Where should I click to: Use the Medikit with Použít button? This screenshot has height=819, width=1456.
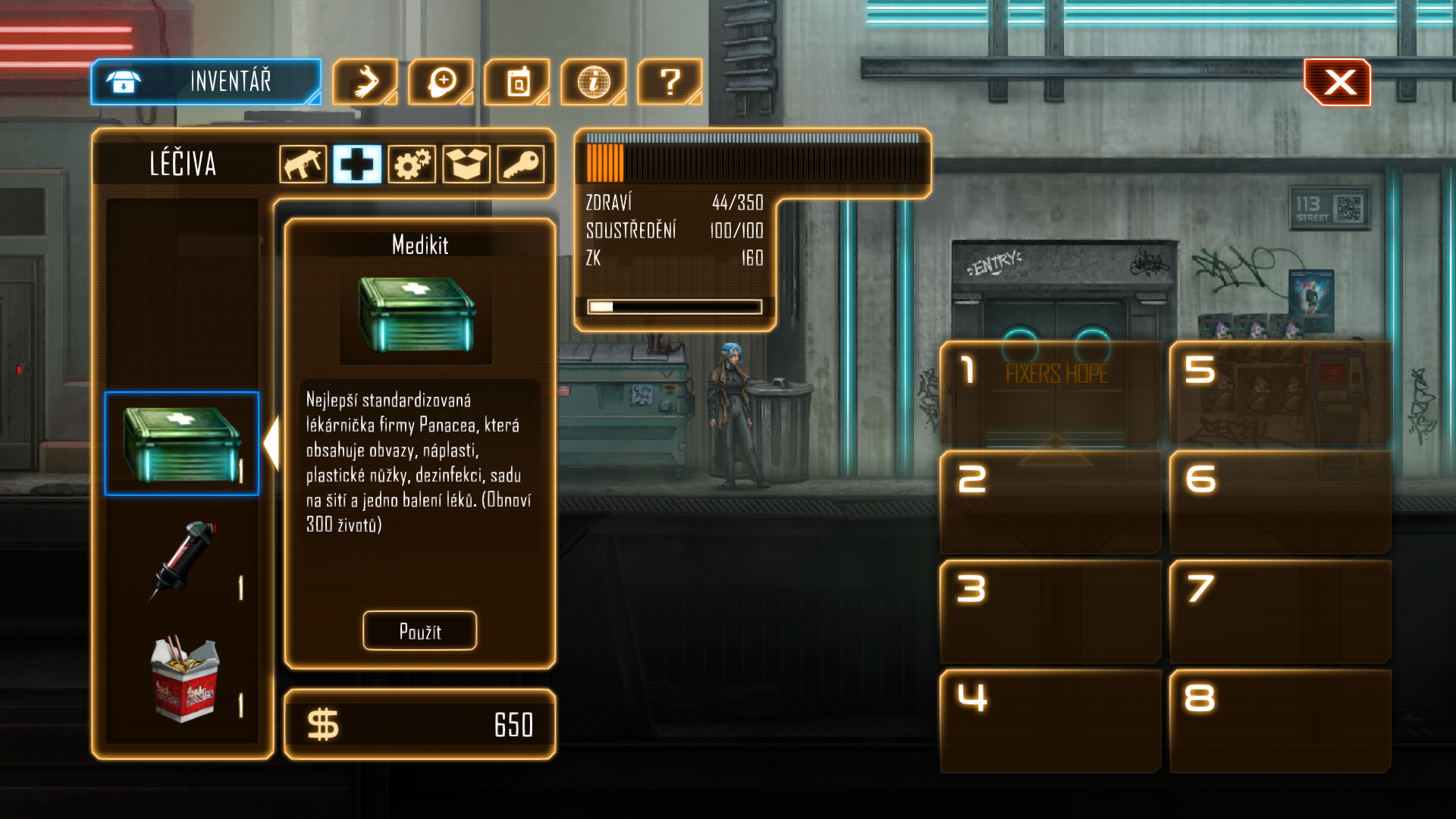click(x=419, y=631)
